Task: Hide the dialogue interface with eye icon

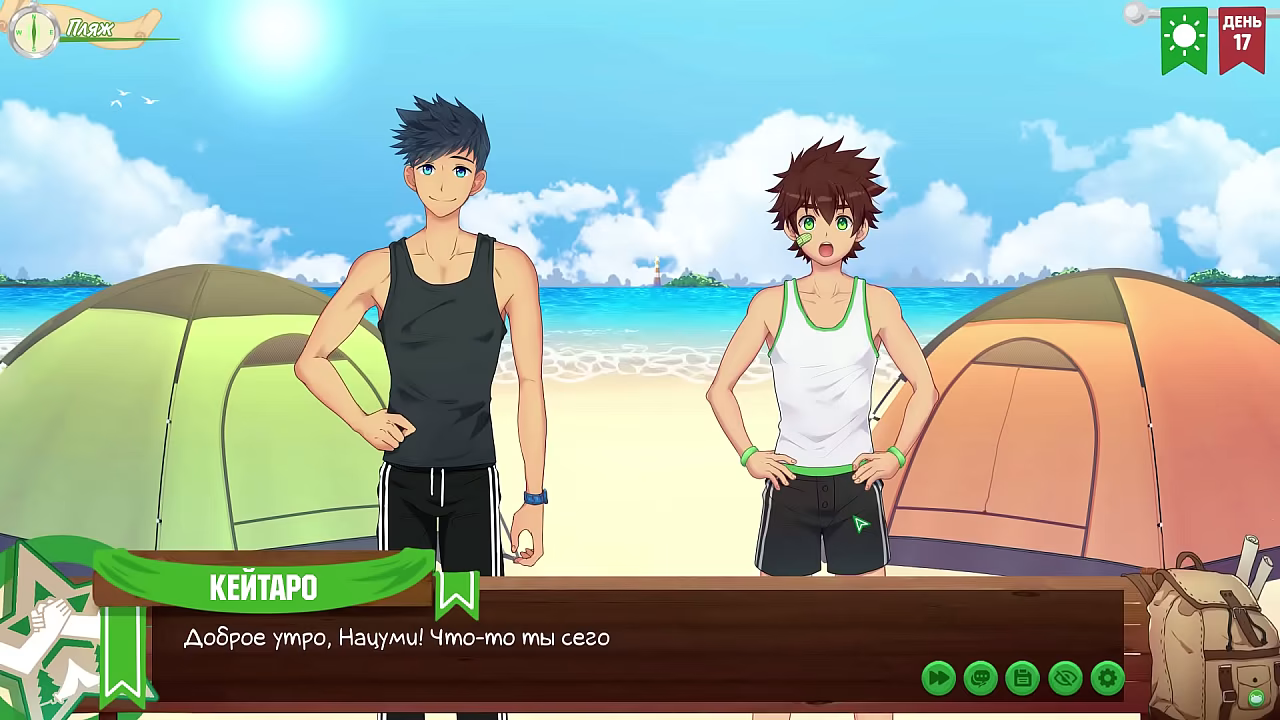Action: pyautogui.click(x=1065, y=679)
